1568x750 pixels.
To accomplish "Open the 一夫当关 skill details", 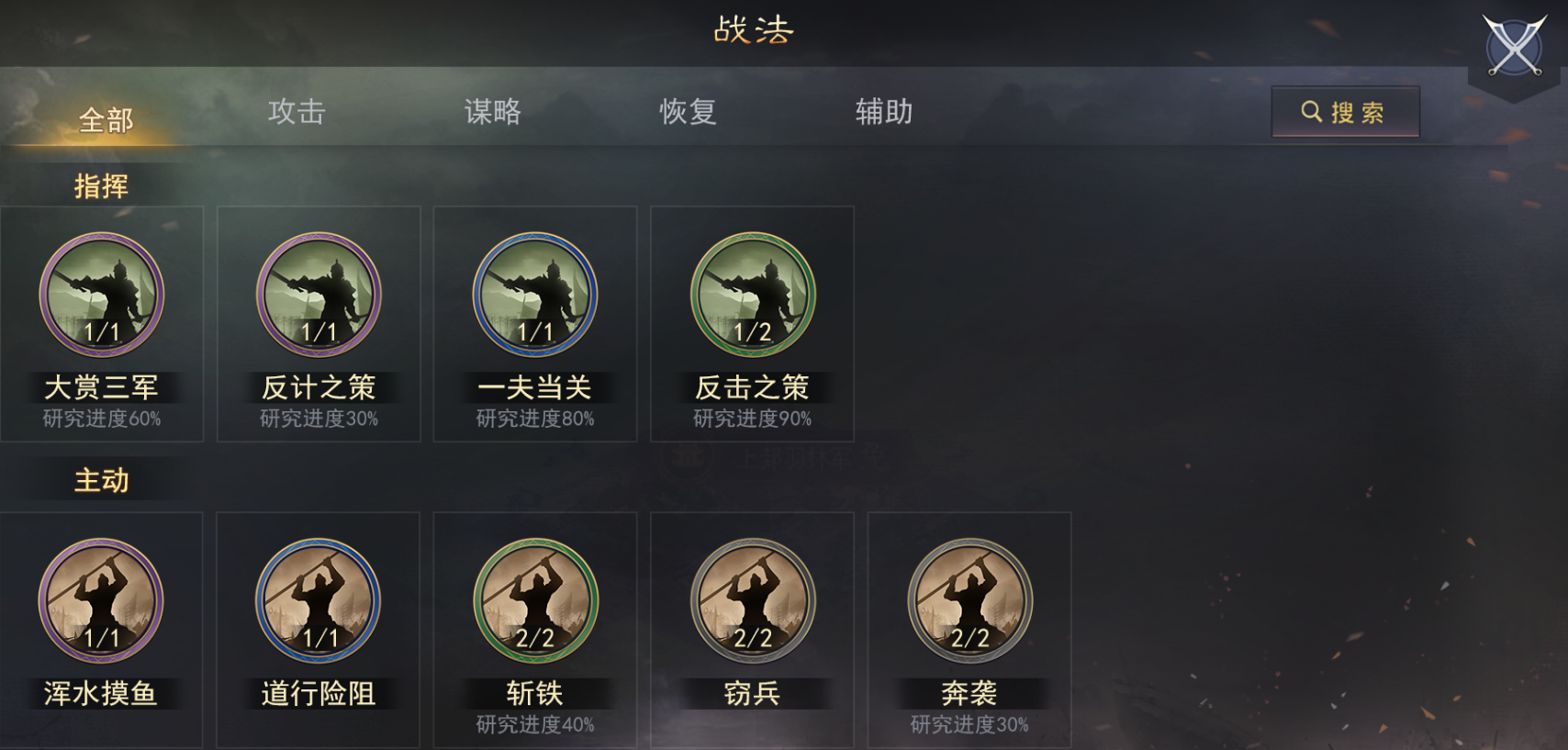I will point(534,294).
